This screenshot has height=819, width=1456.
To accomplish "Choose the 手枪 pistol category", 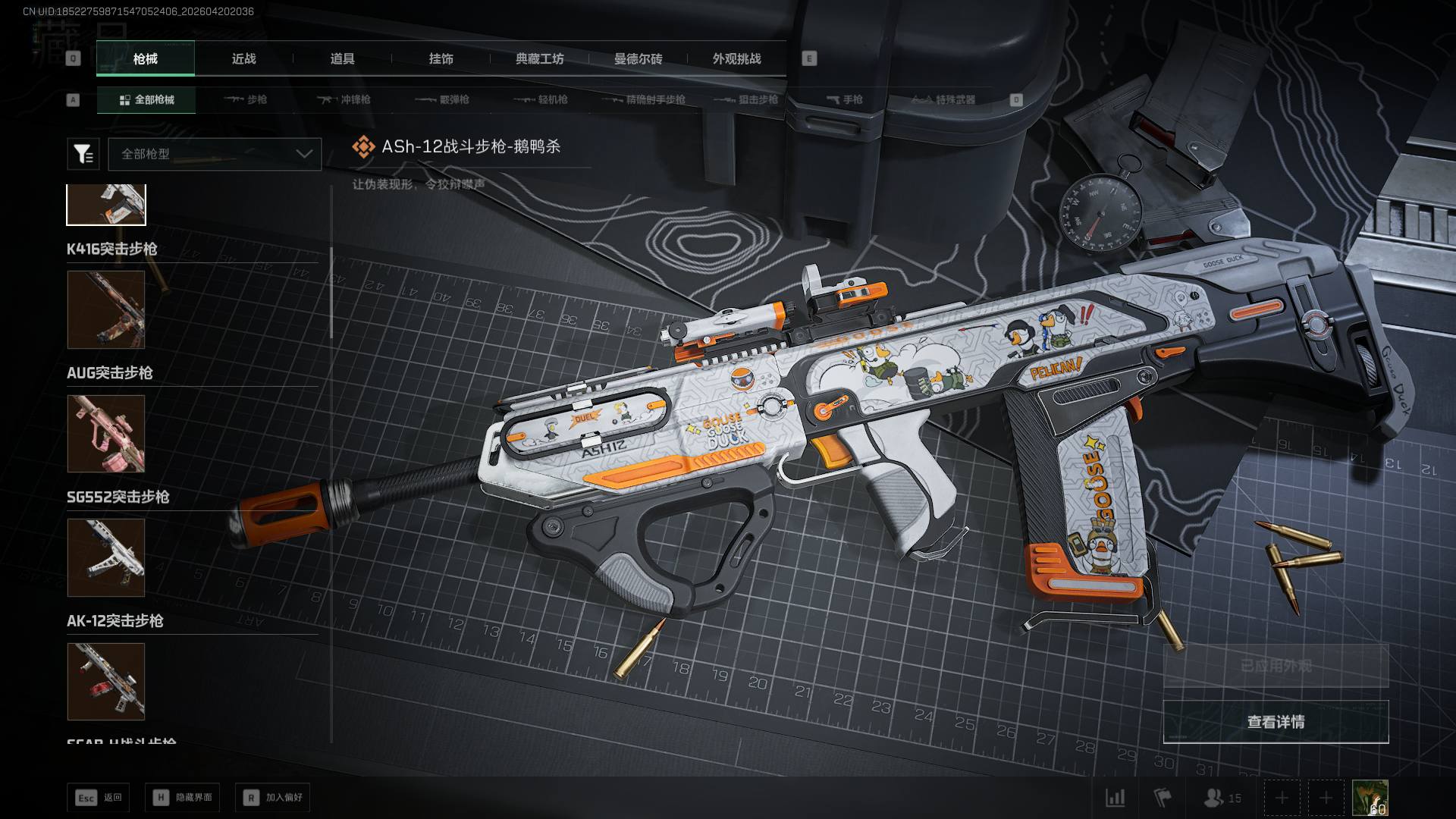I will (x=844, y=100).
